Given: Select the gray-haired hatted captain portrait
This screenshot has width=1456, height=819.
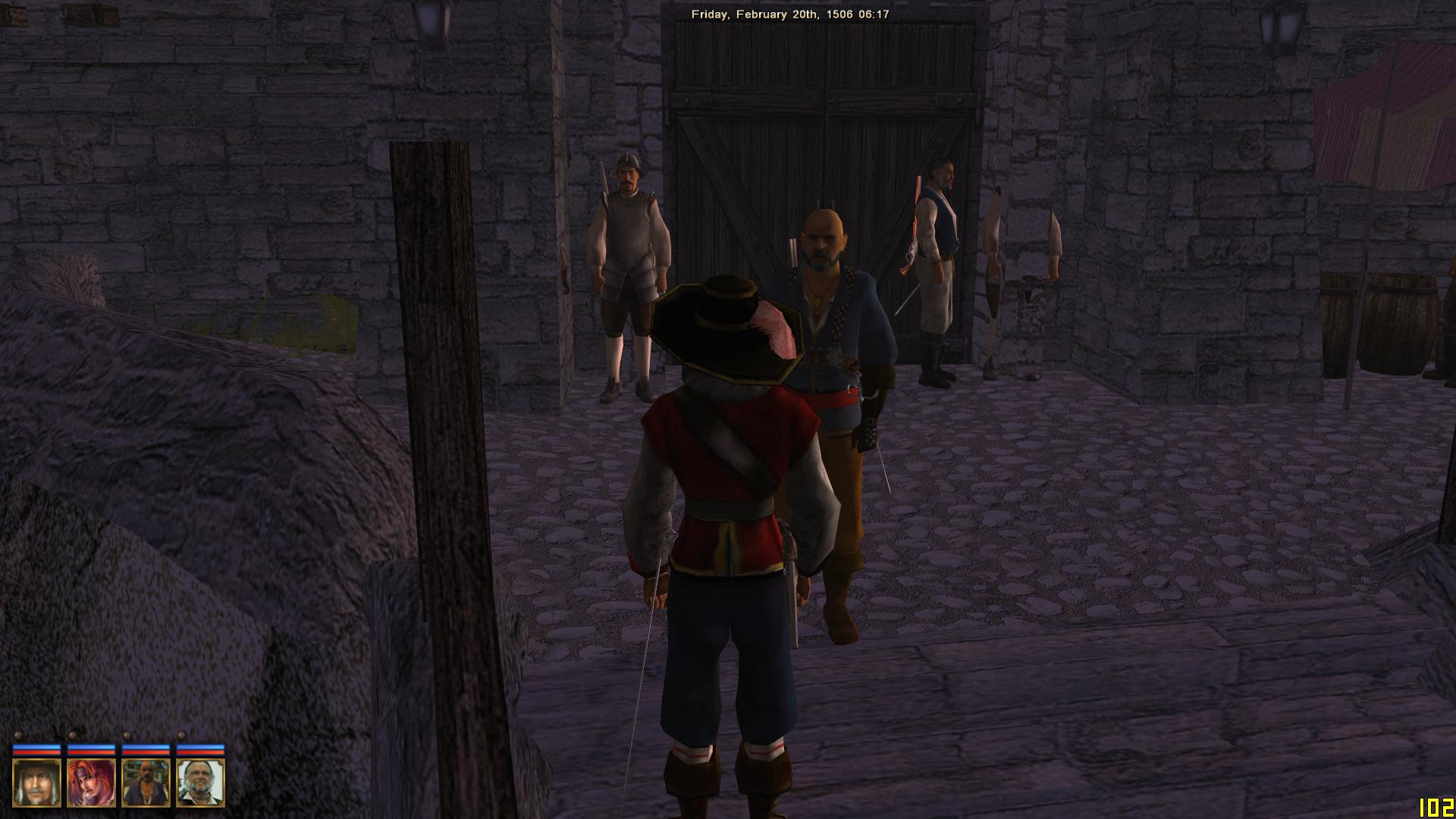Looking at the screenshot, I should pyautogui.click(x=36, y=783).
